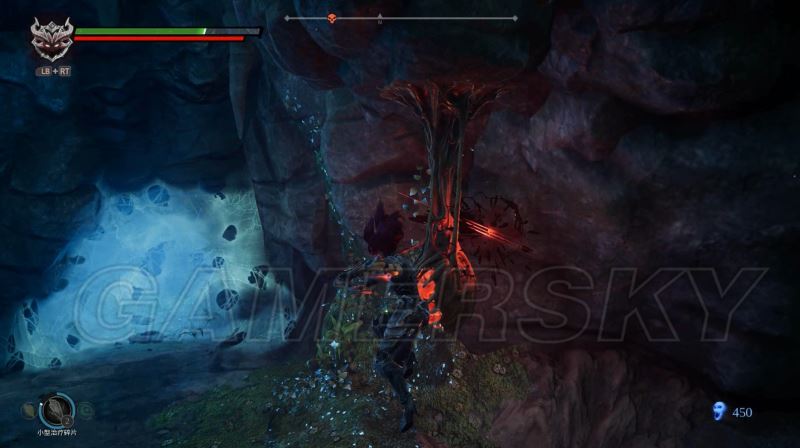This screenshot has height=448, width=800.
Task: Select the small healing shard item slot
Action: click(55, 410)
